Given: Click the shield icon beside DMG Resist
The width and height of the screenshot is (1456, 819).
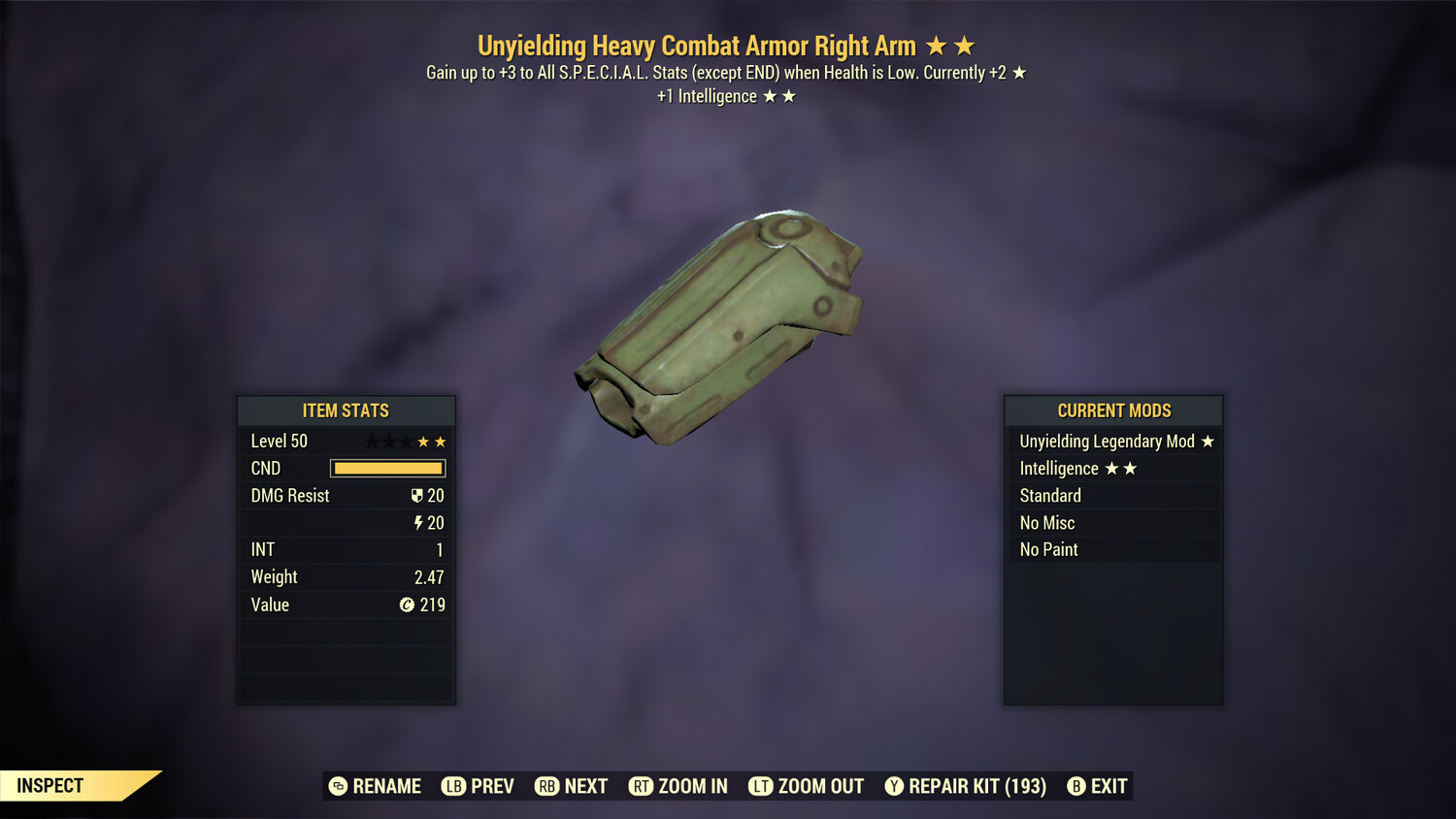Looking at the screenshot, I should [x=417, y=495].
